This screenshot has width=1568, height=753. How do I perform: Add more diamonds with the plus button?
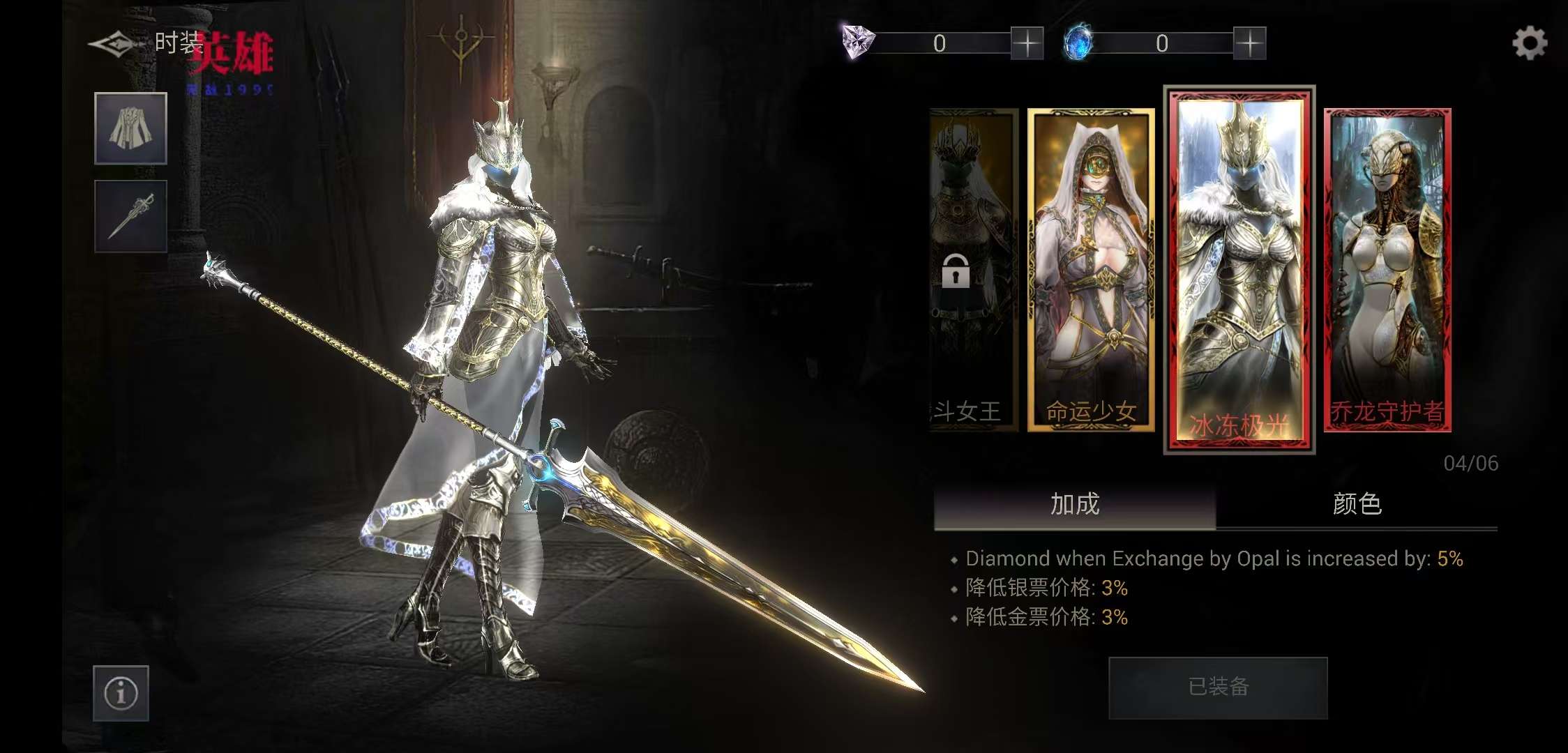(x=1027, y=43)
